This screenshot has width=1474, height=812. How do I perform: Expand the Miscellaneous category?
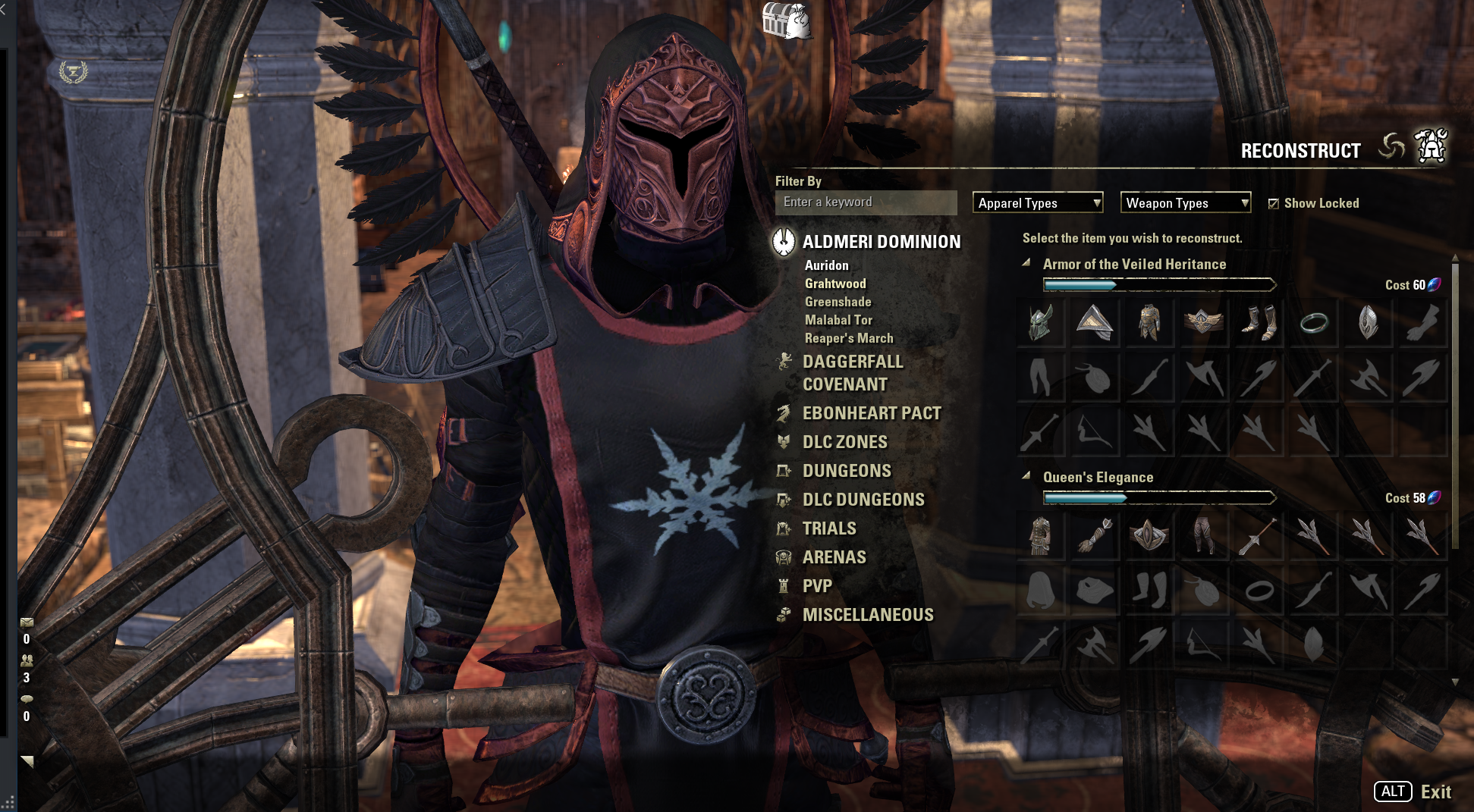(x=867, y=615)
